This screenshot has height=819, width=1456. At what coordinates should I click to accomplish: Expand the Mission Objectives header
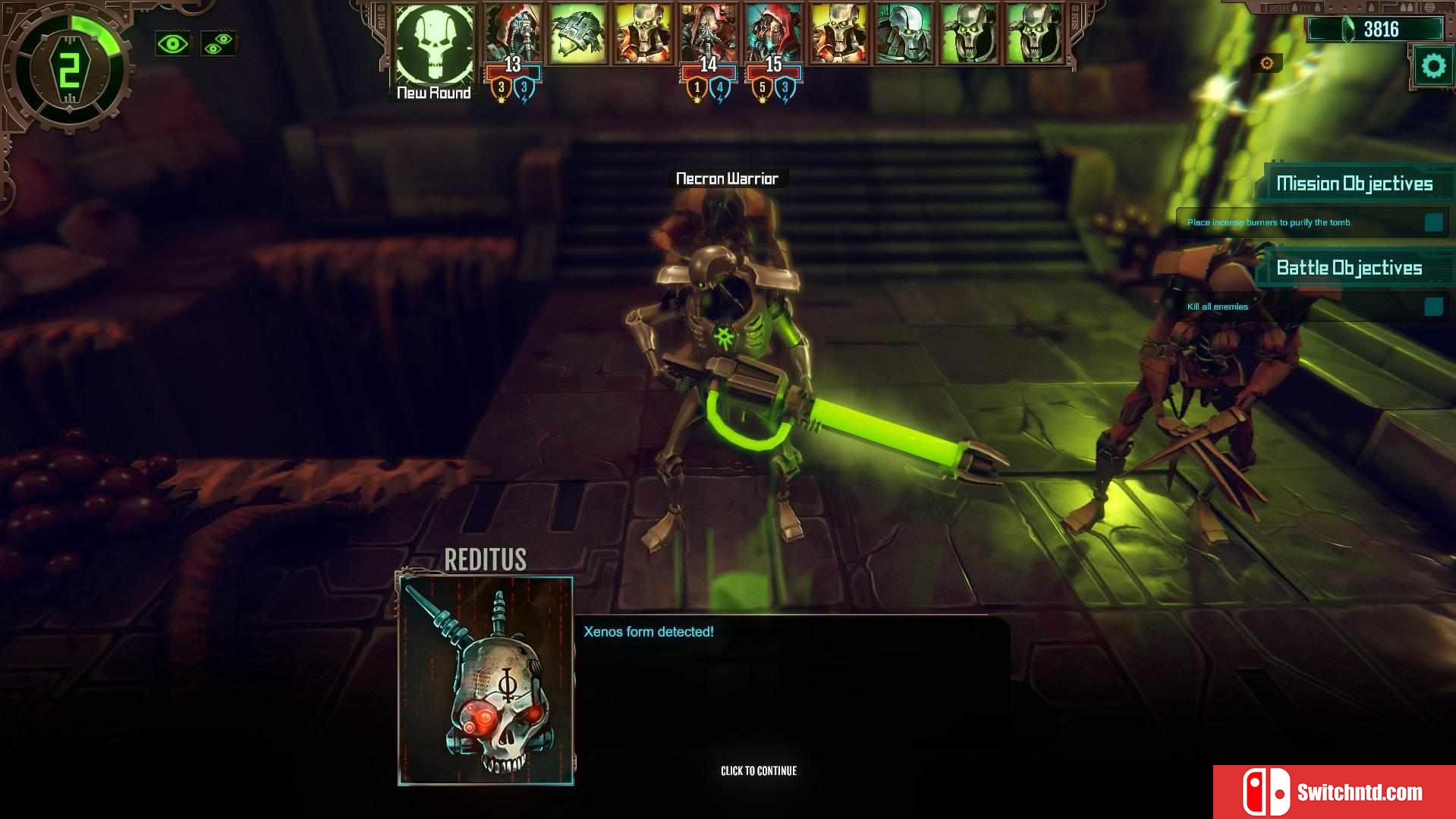[1354, 184]
